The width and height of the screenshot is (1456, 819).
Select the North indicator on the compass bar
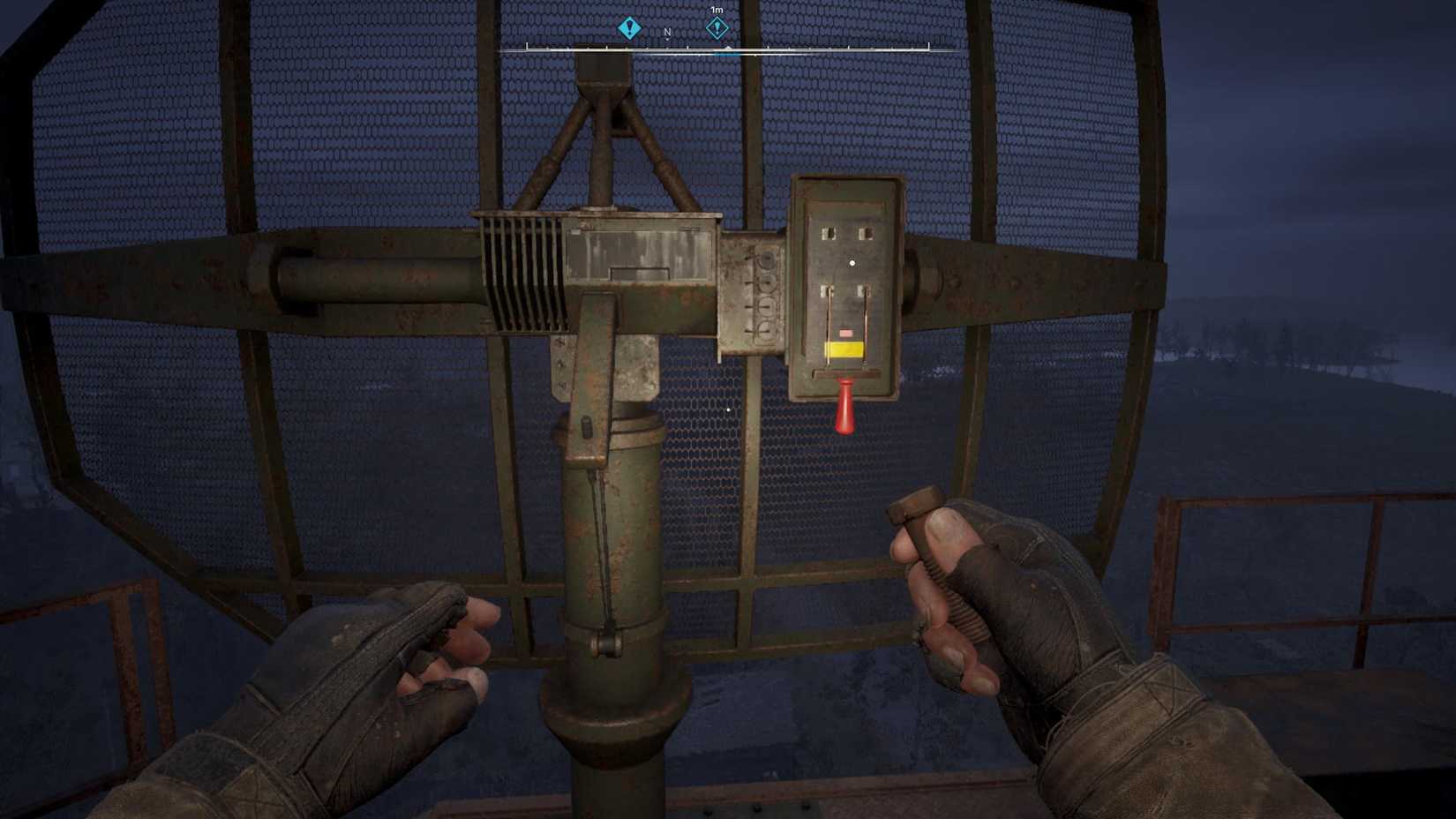(668, 32)
